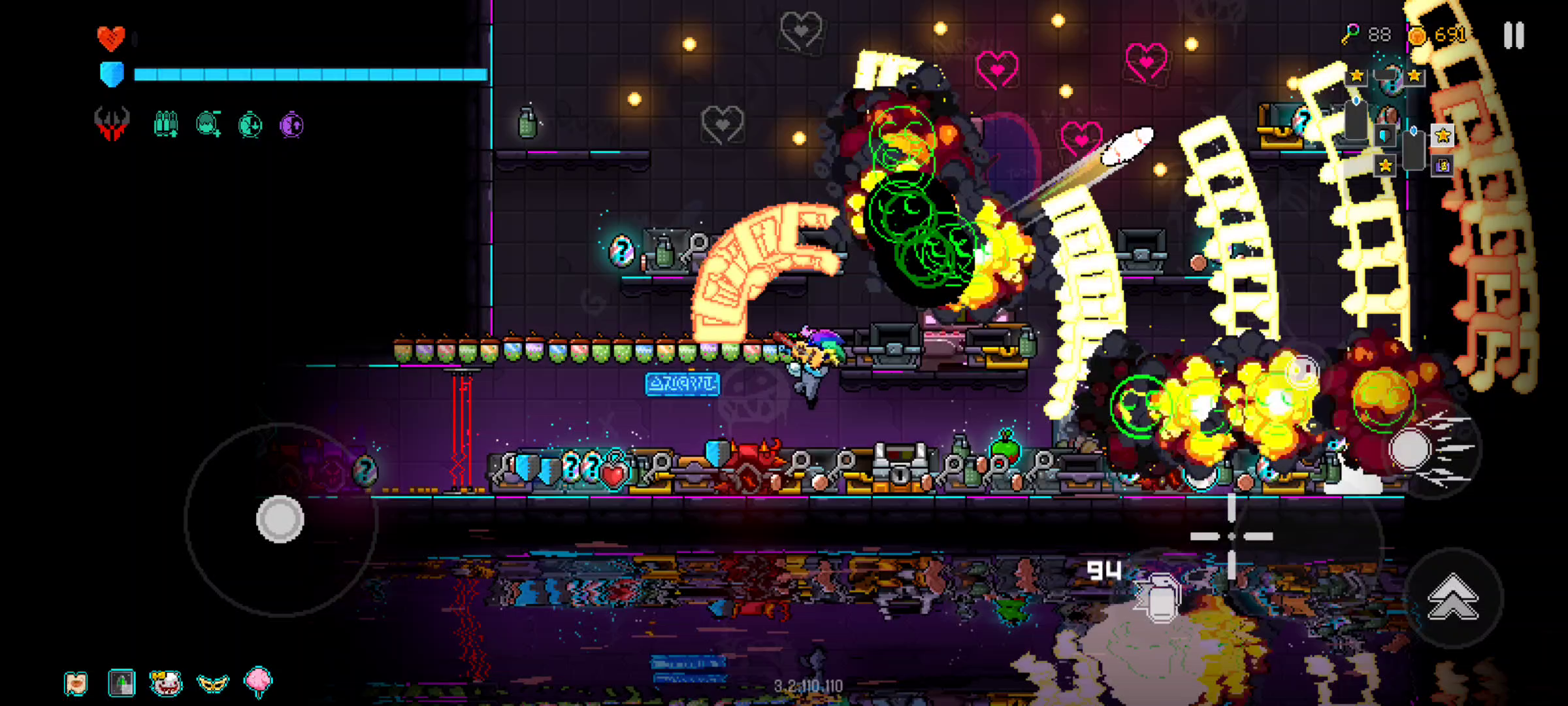The image size is (1568, 706).
Task: Tap the green stopwatch down-arrow buff icon
Action: click(250, 124)
